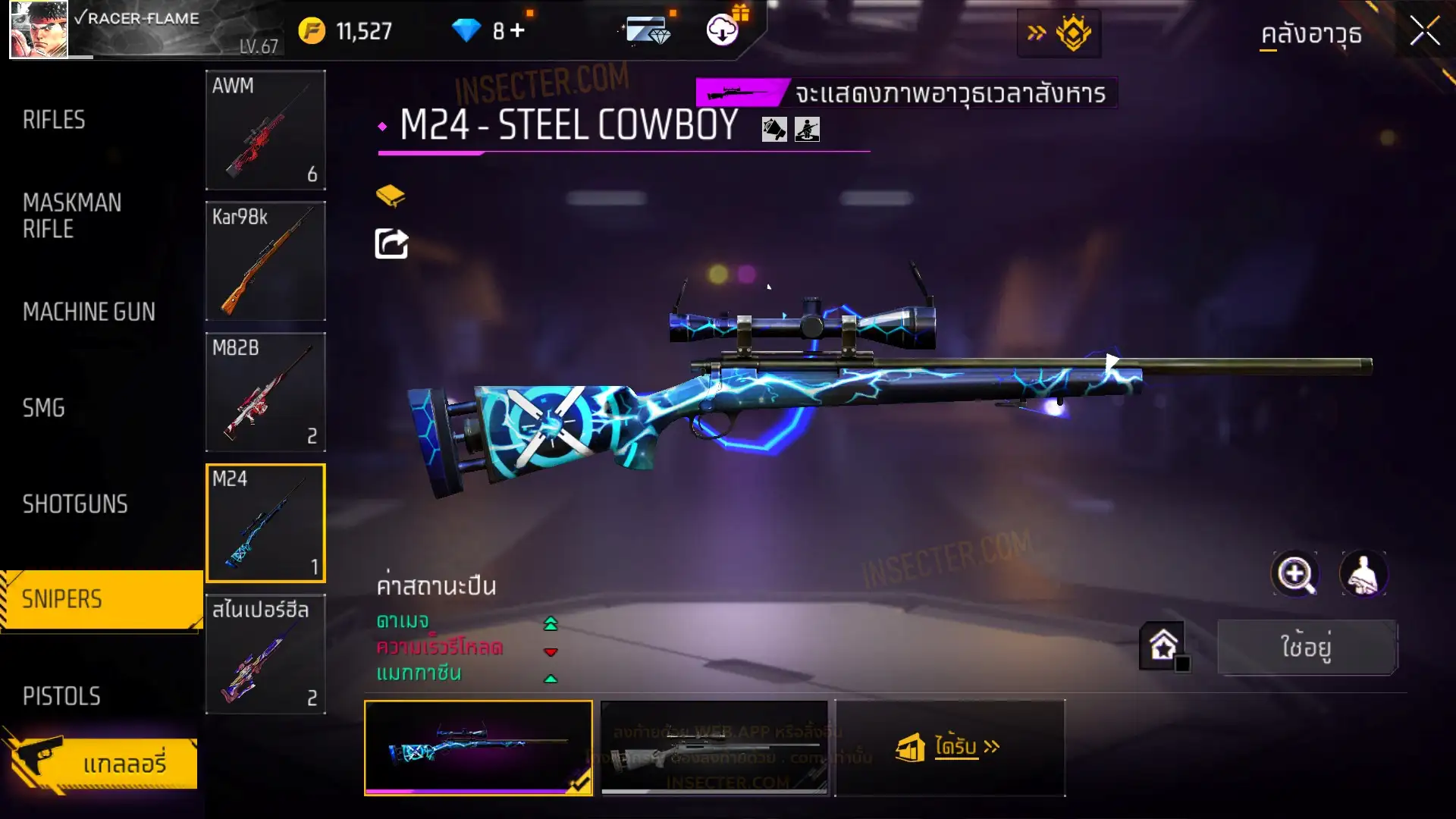This screenshot has width=1456, height=819.
Task: Open the PISTOLS category
Action: click(x=61, y=696)
